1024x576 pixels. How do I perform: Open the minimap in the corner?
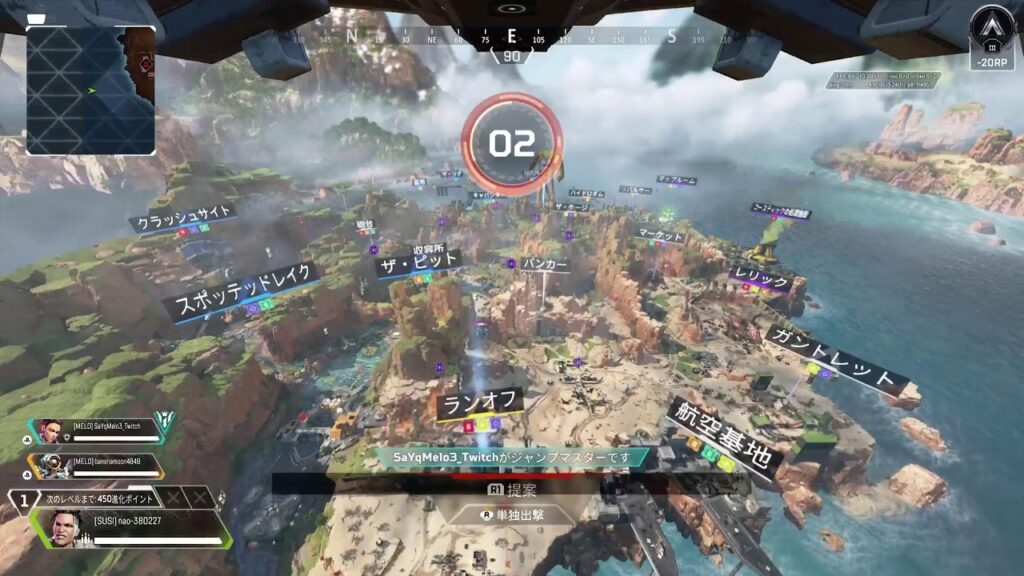(91, 90)
